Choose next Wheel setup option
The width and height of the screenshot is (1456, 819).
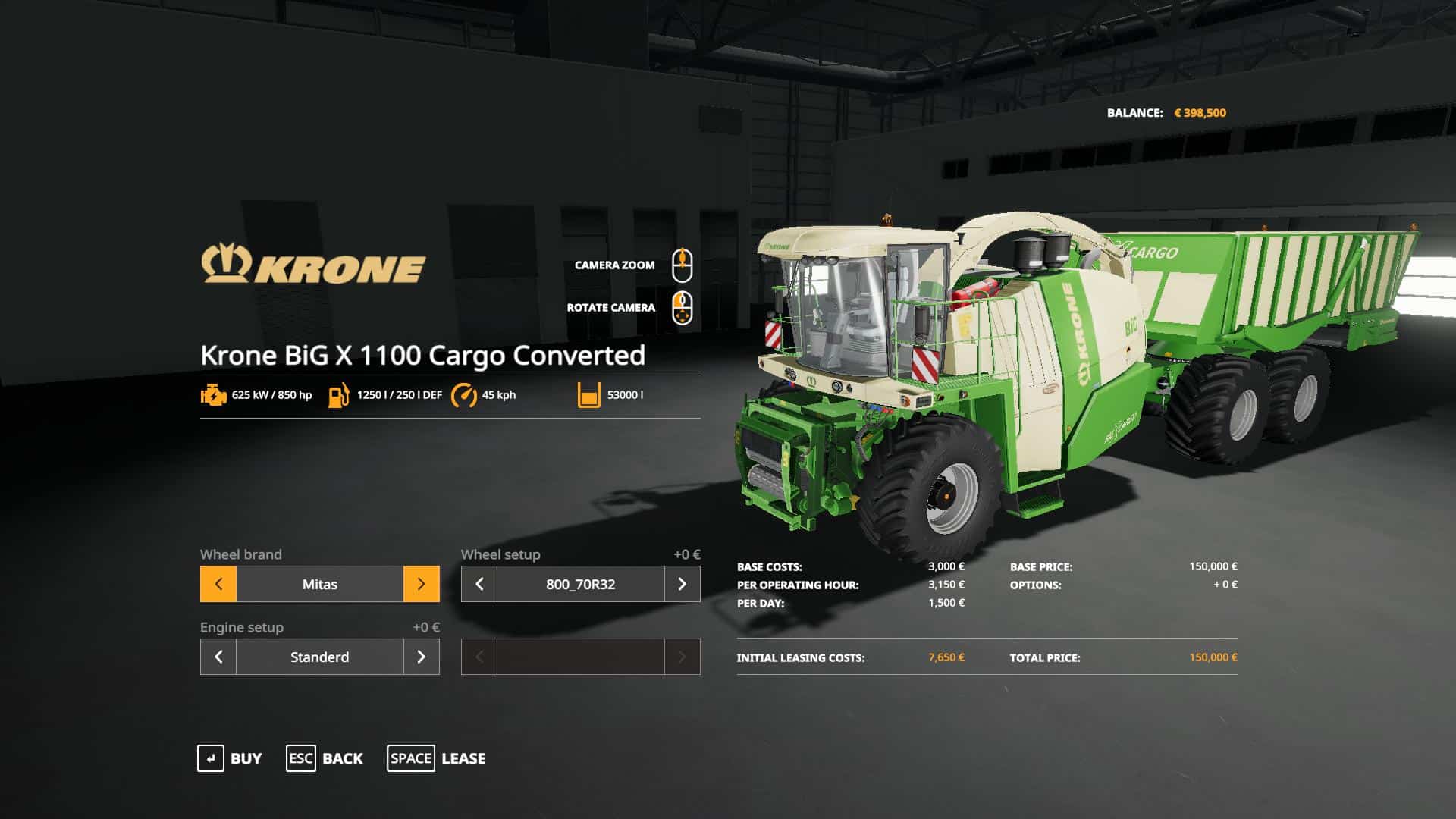(x=682, y=584)
